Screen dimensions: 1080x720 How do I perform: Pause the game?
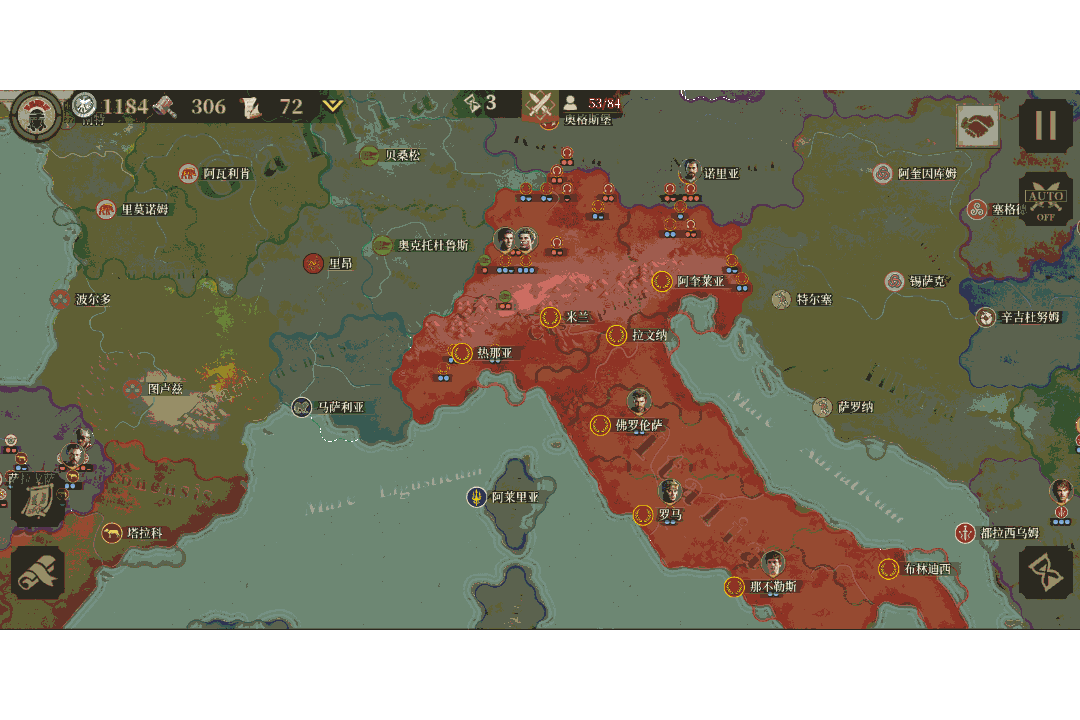(x=1045, y=126)
